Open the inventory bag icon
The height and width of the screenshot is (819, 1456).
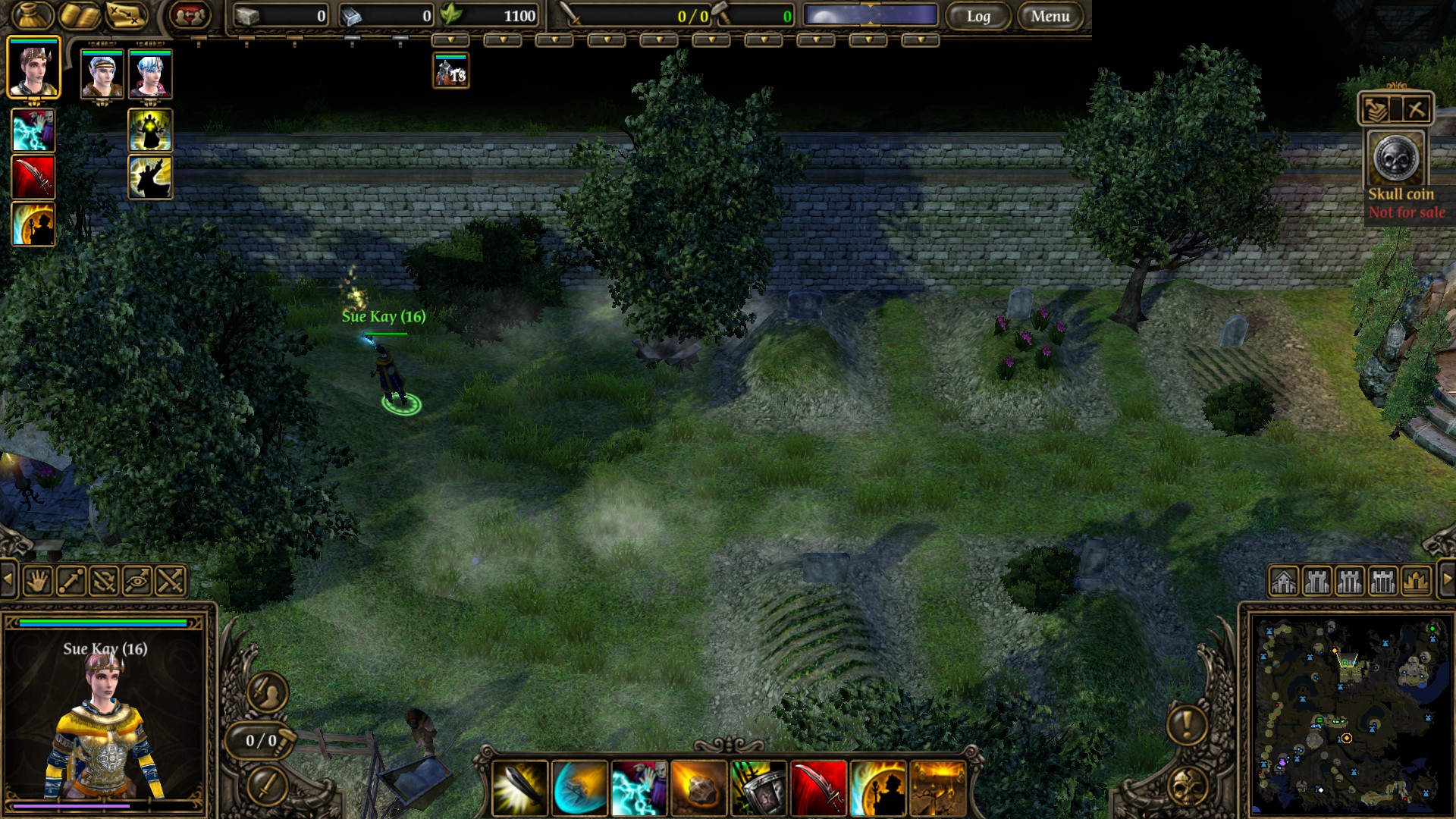pos(31,15)
